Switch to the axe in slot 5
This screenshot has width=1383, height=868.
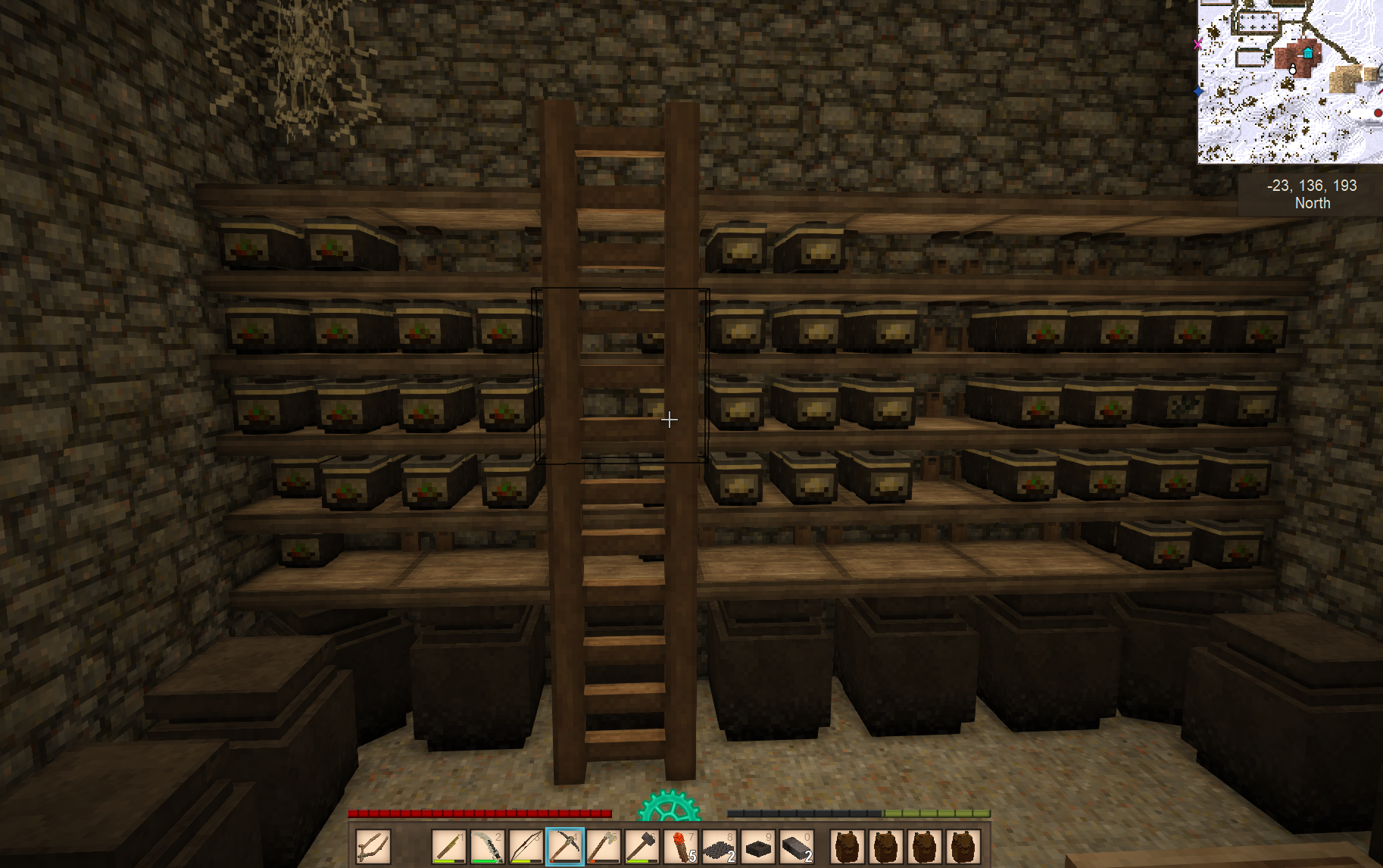coord(604,846)
